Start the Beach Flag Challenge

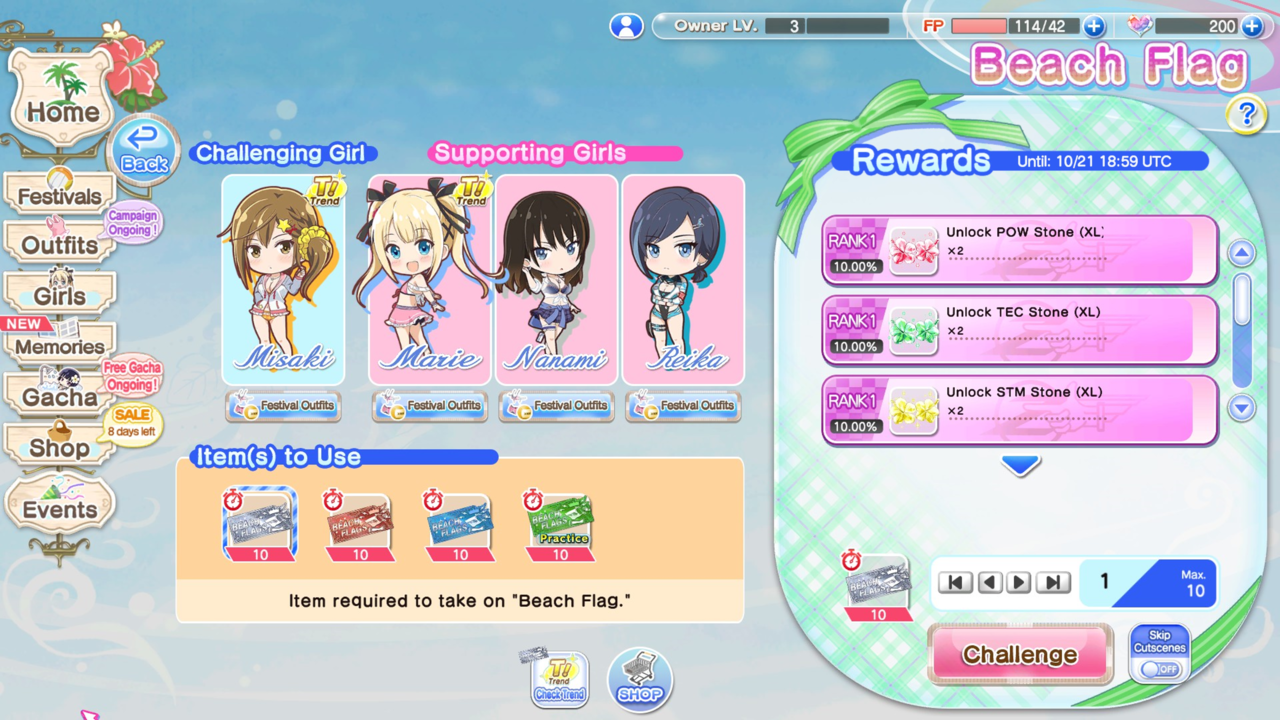[x=1020, y=655]
